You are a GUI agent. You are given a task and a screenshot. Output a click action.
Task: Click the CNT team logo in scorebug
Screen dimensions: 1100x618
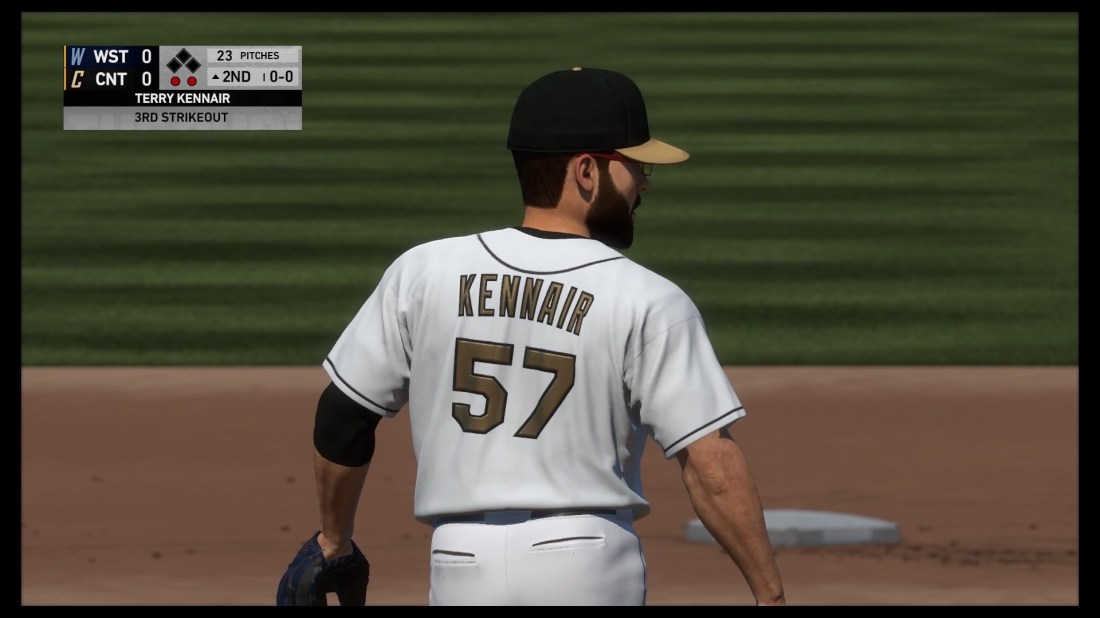[x=77, y=79]
